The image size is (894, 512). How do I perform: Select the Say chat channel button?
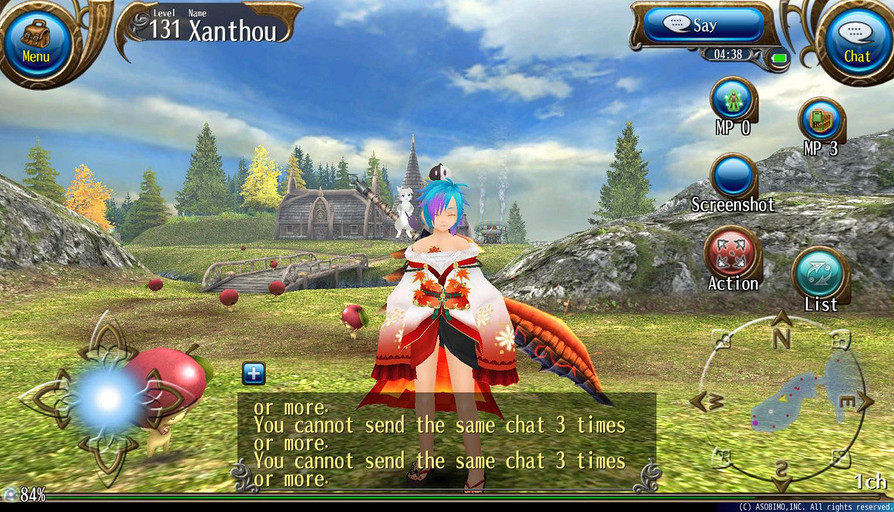(703, 25)
